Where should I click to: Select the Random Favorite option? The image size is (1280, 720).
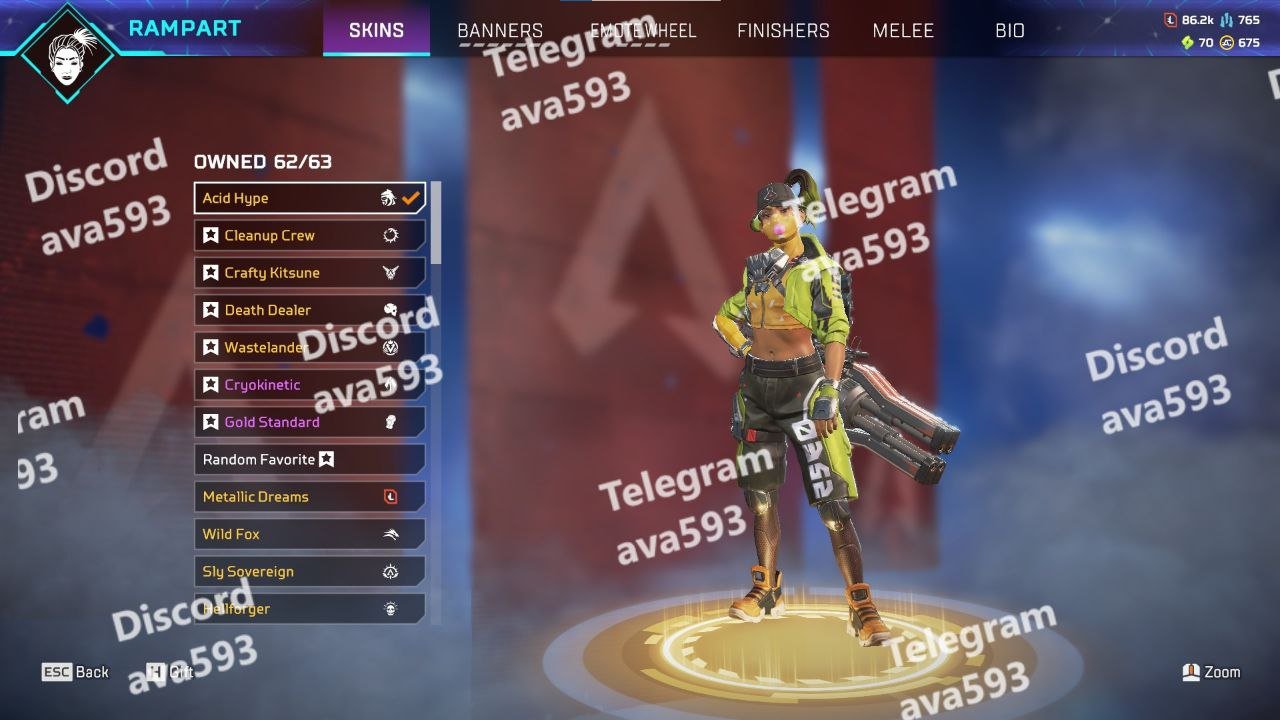309,459
